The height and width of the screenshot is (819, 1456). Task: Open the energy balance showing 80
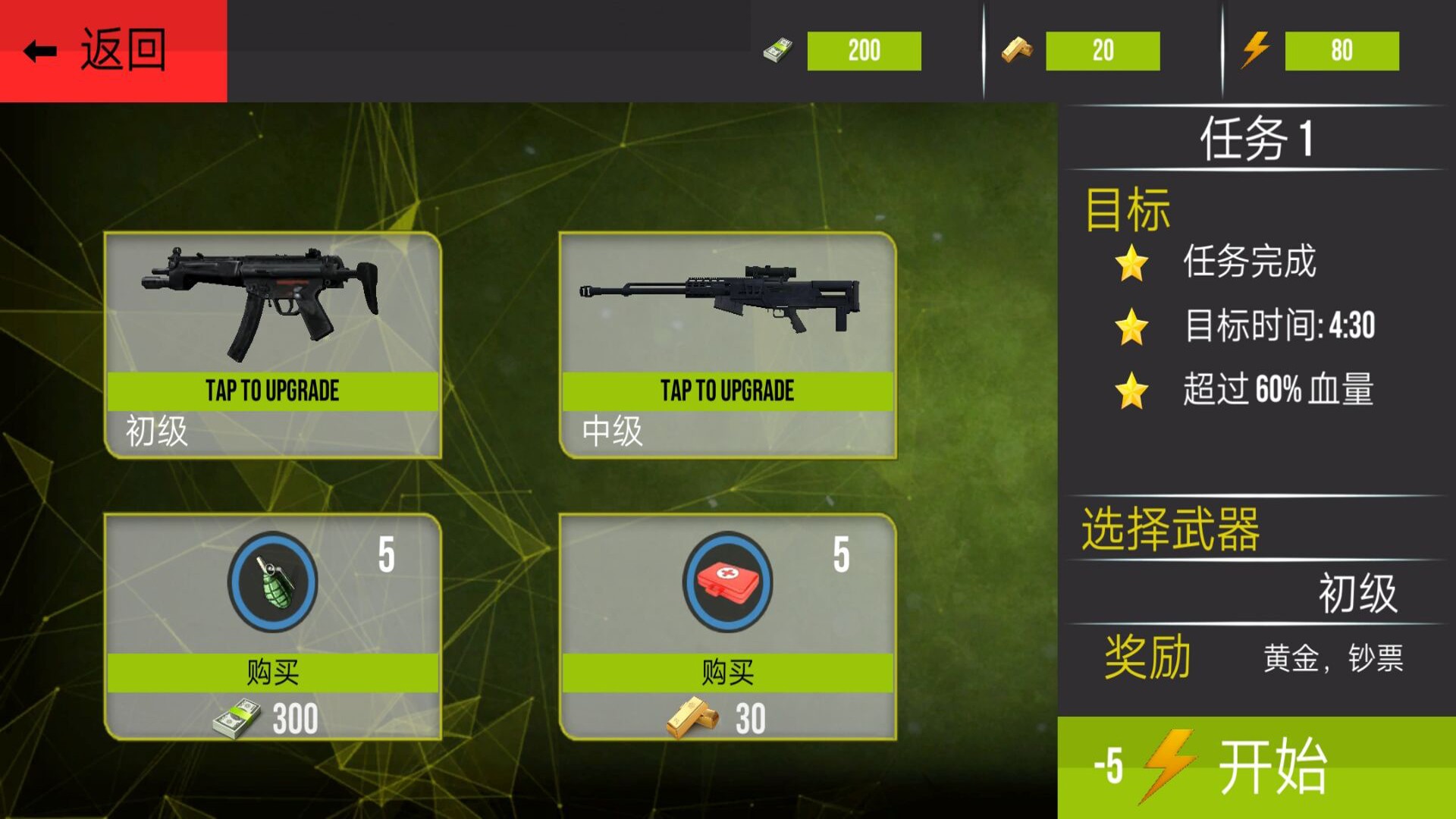click(x=1341, y=51)
